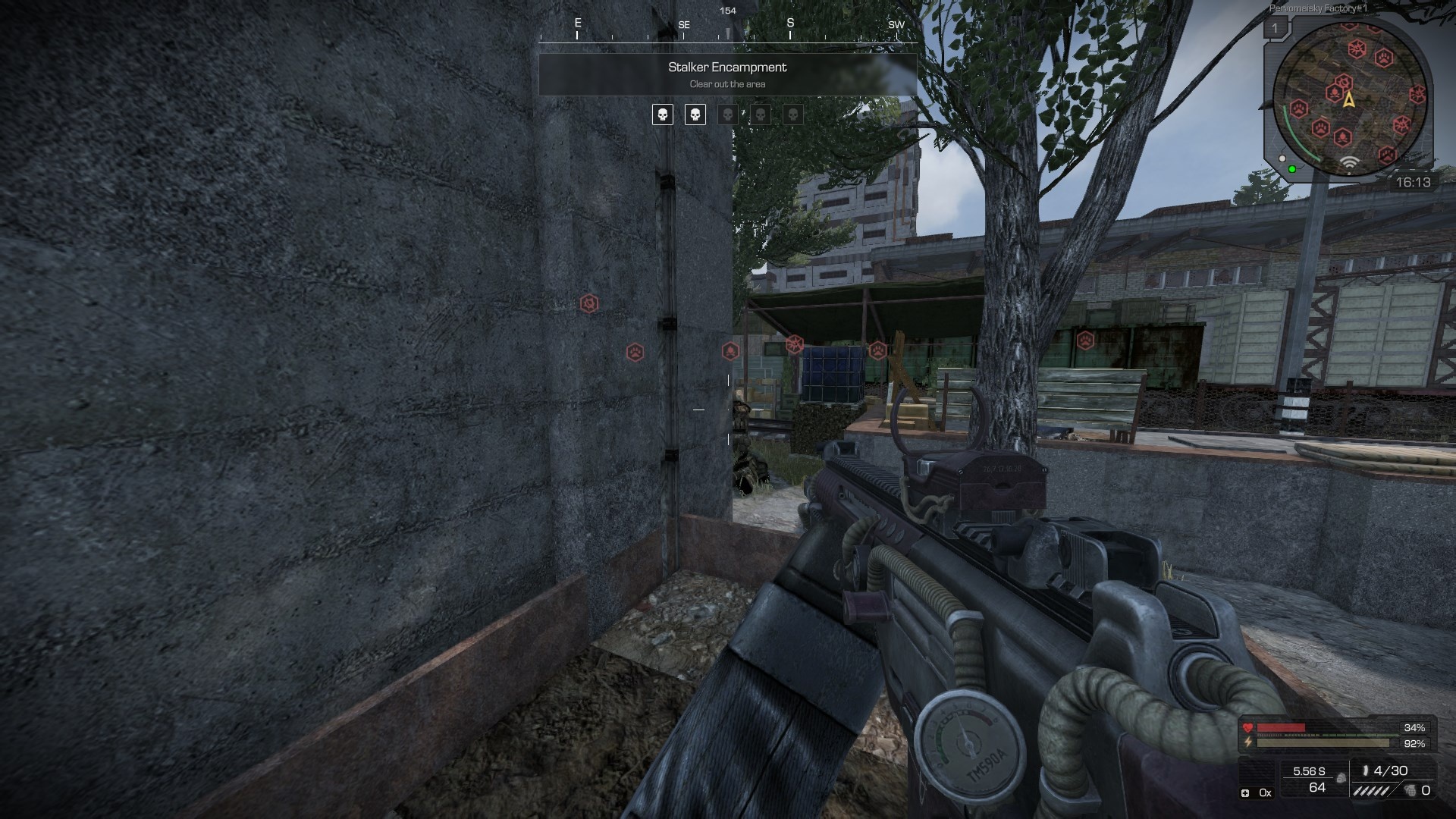Click the compass heading bar
The width and height of the screenshot is (1456, 819).
(x=727, y=30)
